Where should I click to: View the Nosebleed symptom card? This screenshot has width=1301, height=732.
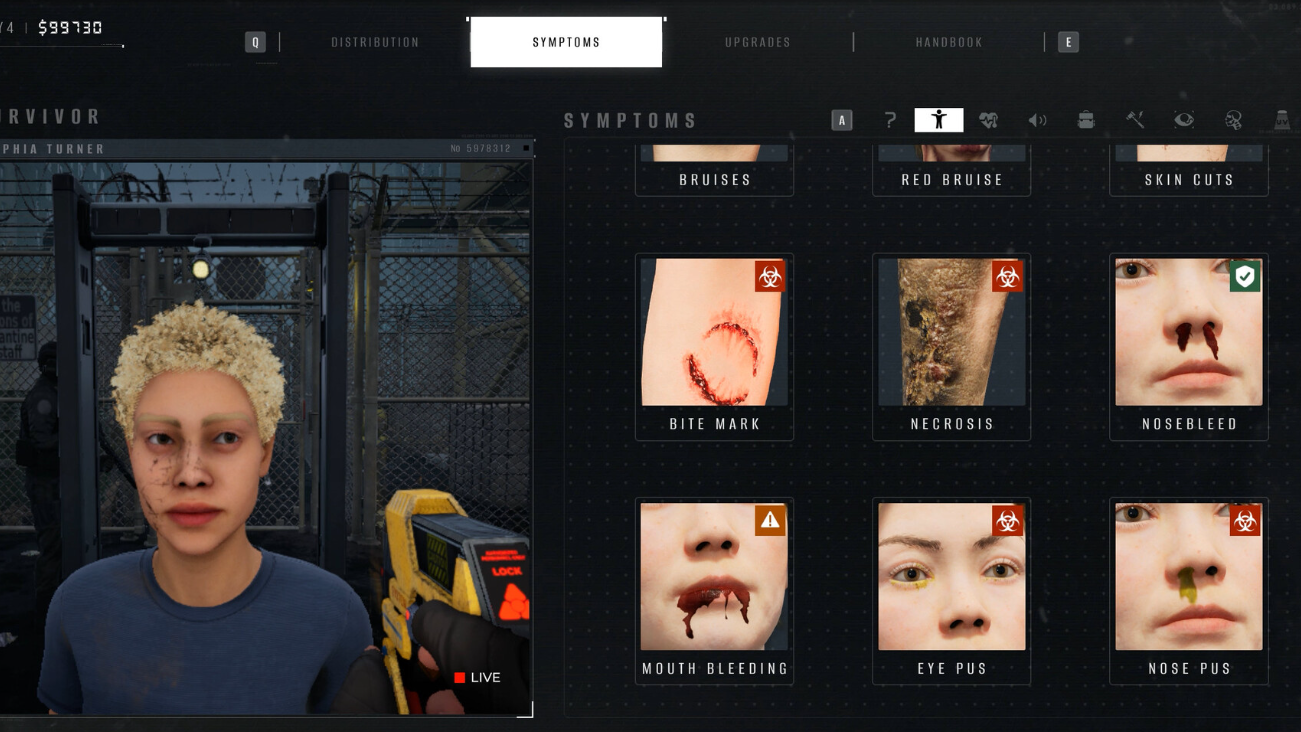1189,346
